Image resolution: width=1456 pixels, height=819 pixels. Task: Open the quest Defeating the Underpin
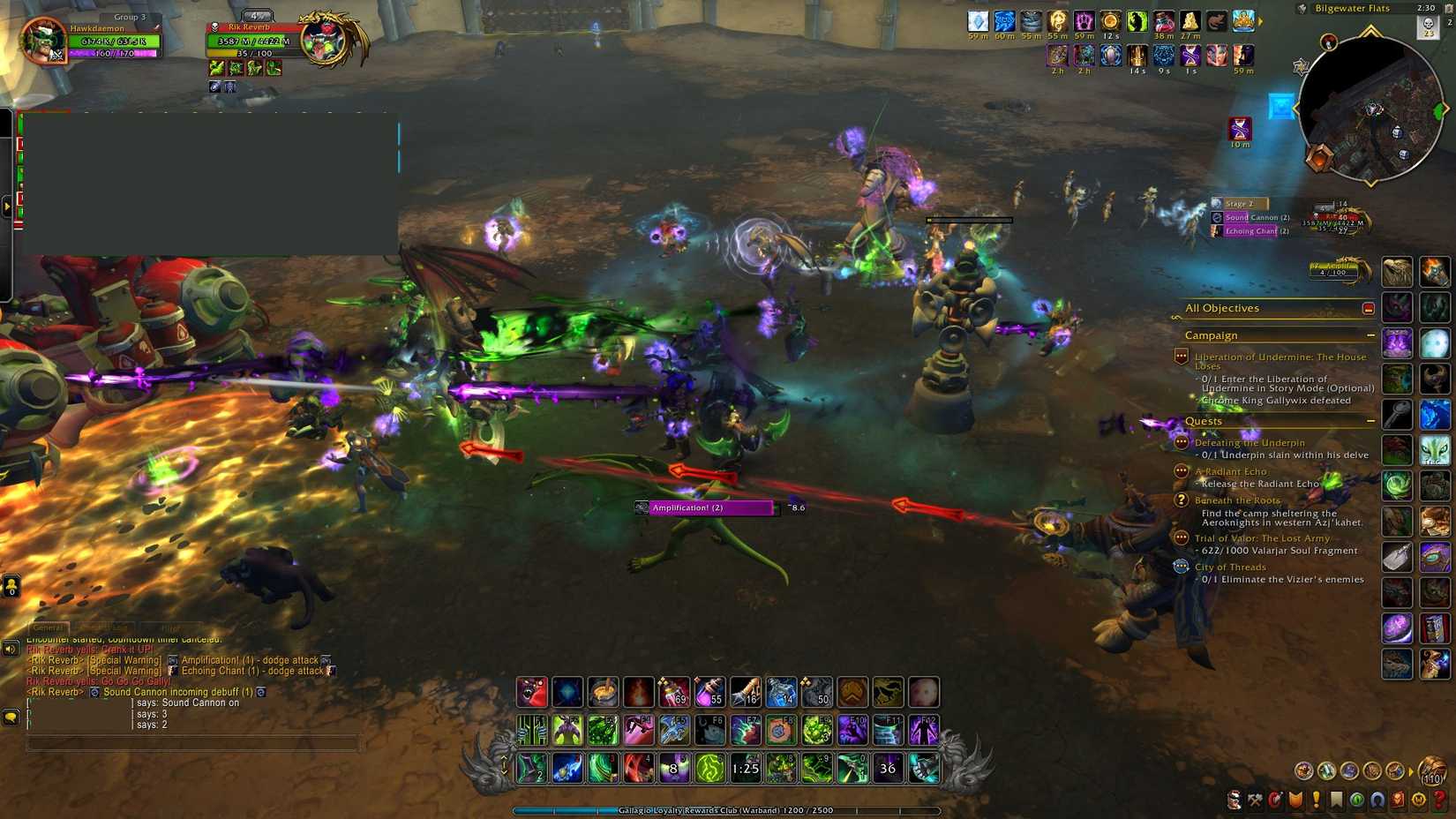pos(1250,442)
